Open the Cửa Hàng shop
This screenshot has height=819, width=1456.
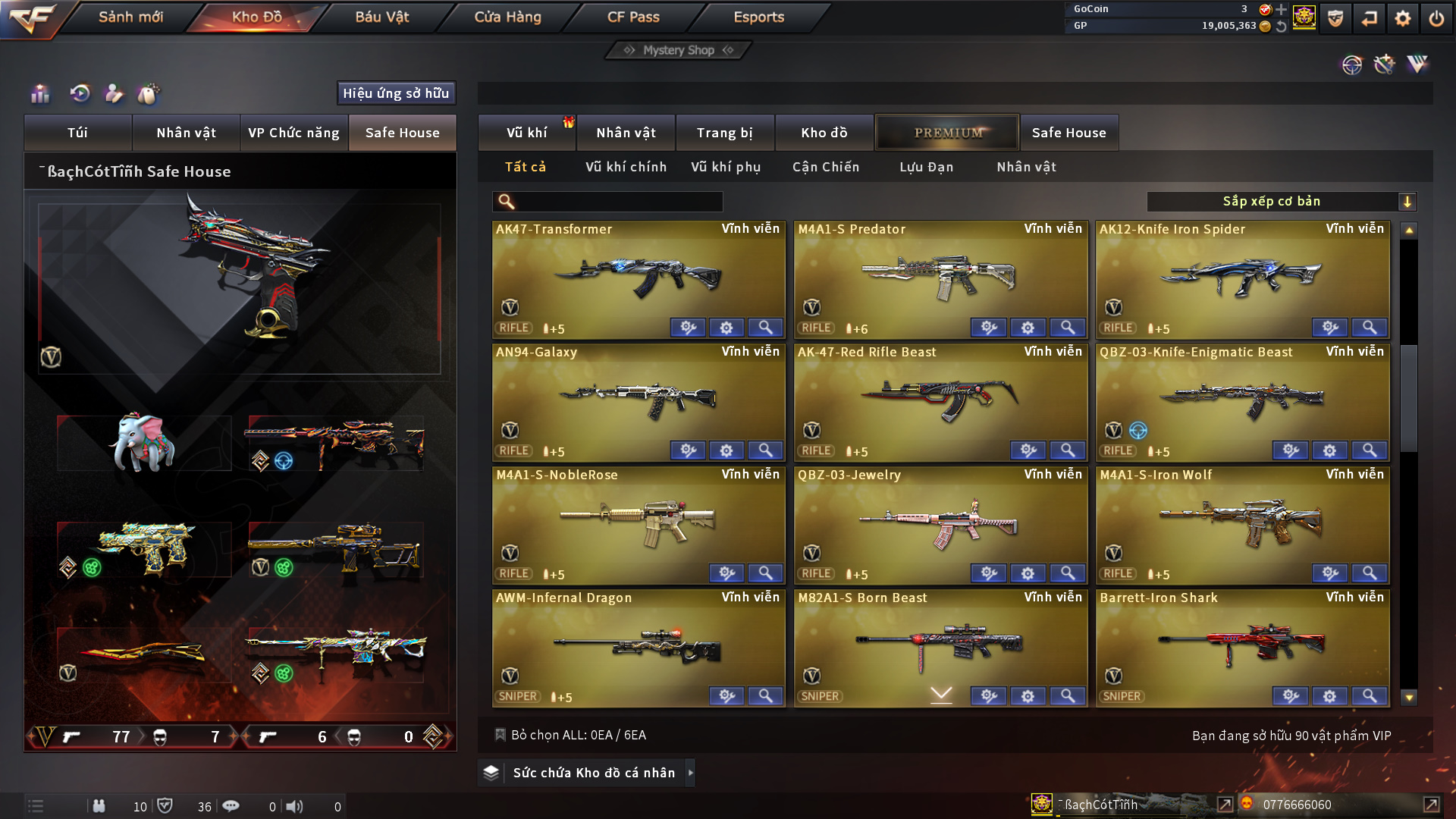507,17
